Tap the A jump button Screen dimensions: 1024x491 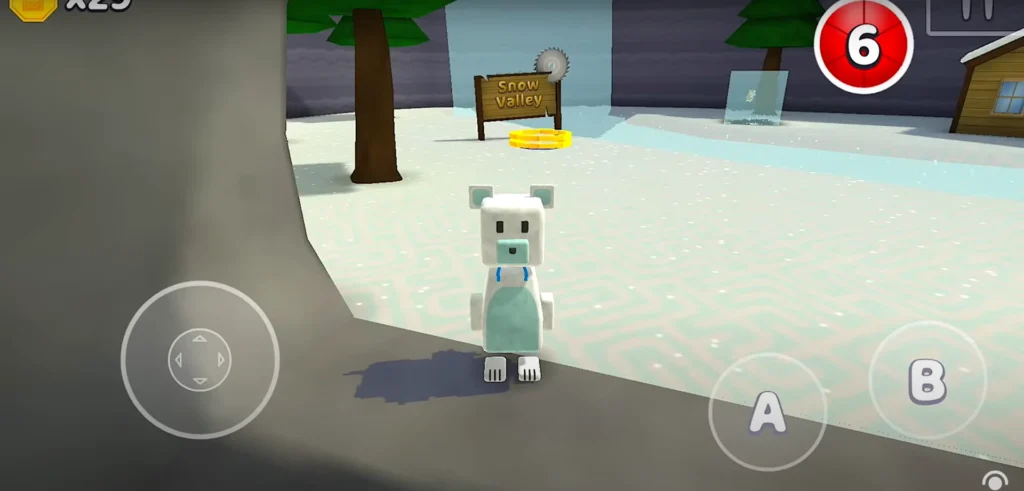pyautogui.click(x=767, y=412)
